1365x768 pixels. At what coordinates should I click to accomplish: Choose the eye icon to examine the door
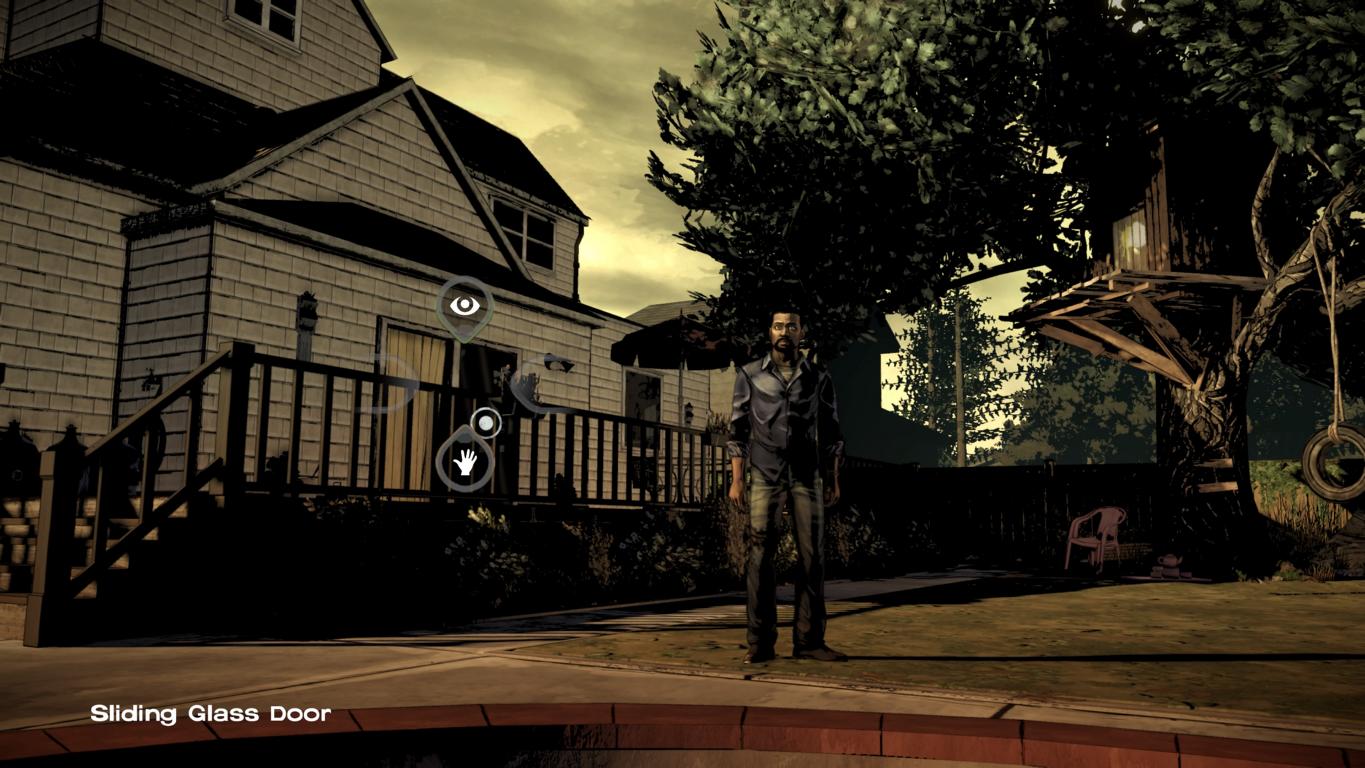pos(464,306)
